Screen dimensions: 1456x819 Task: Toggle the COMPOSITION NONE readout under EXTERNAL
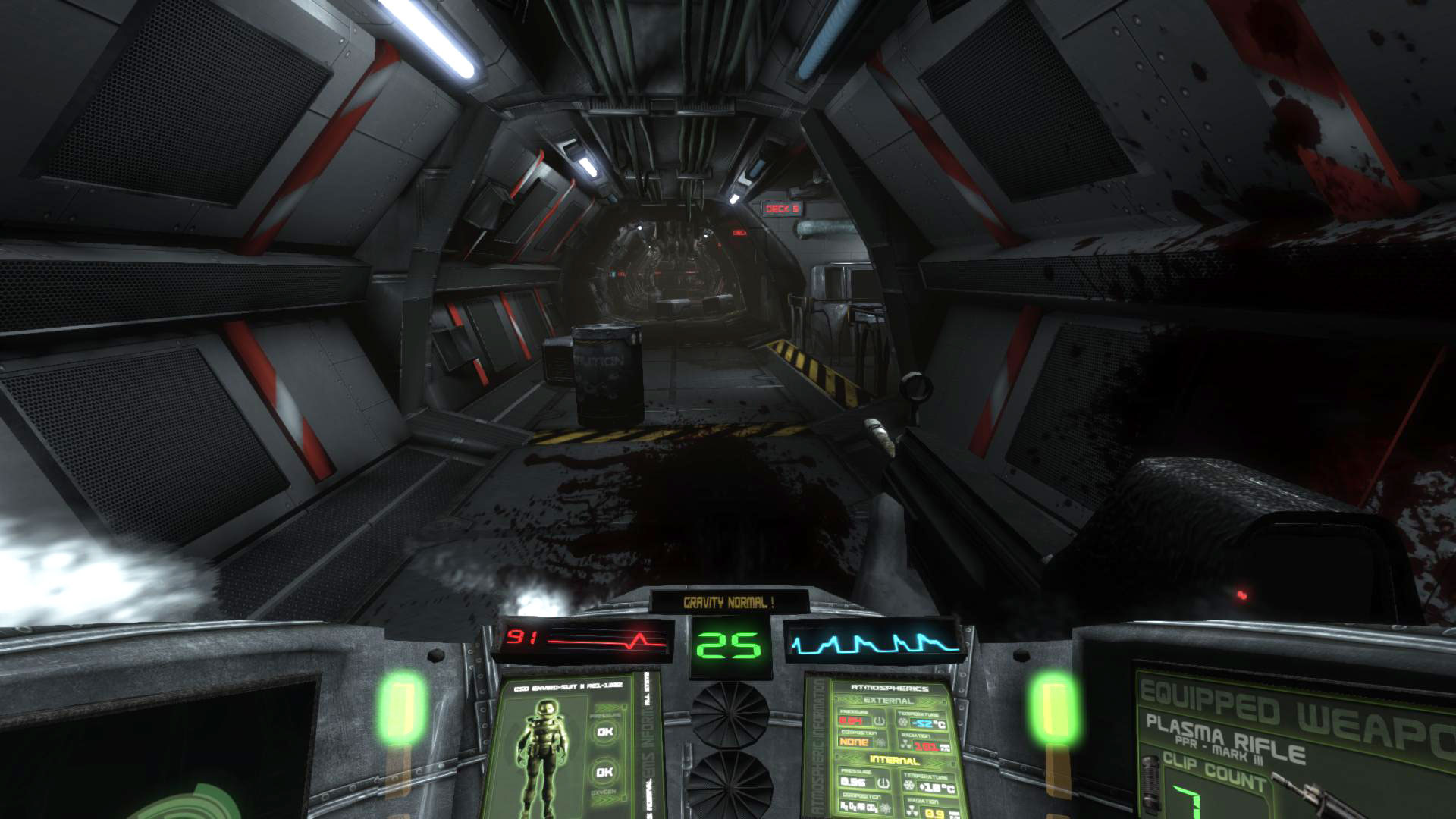pyautogui.click(x=855, y=742)
